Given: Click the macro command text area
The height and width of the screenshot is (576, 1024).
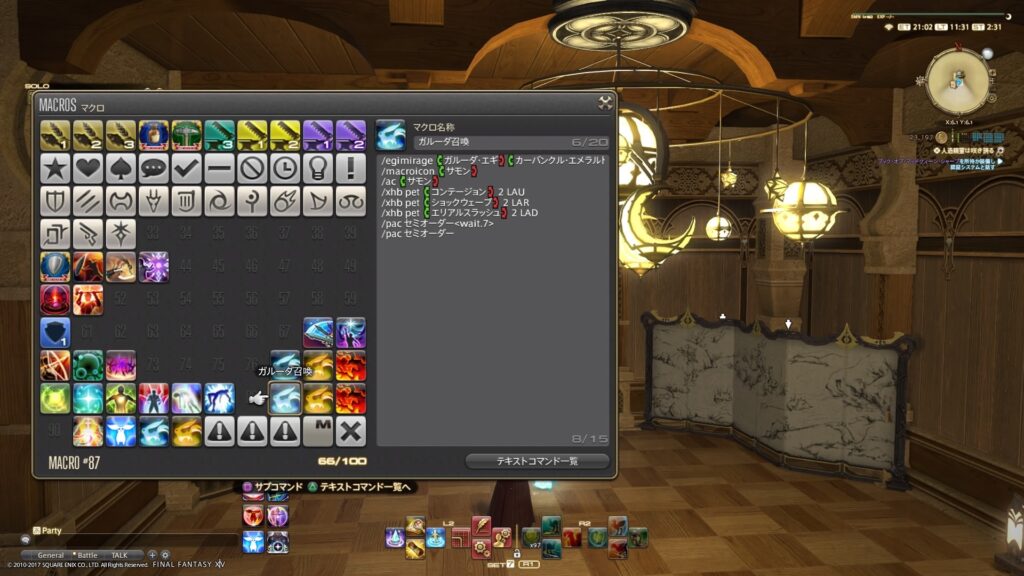Looking at the screenshot, I should 493,300.
